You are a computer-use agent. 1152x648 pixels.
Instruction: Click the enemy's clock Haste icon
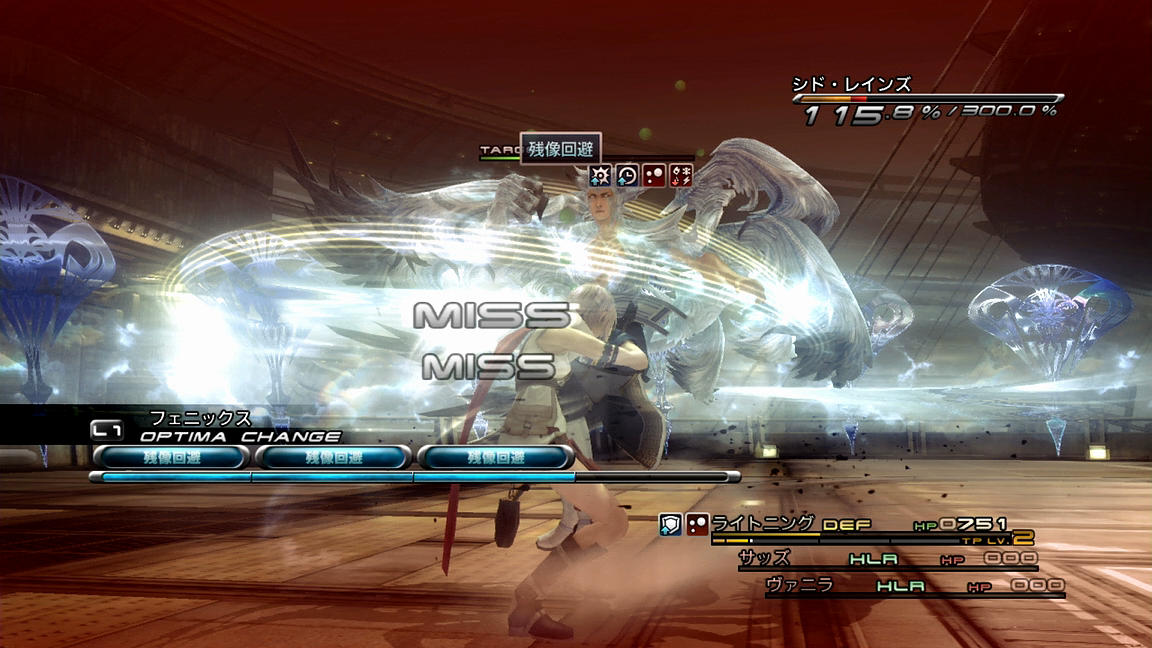tap(627, 176)
